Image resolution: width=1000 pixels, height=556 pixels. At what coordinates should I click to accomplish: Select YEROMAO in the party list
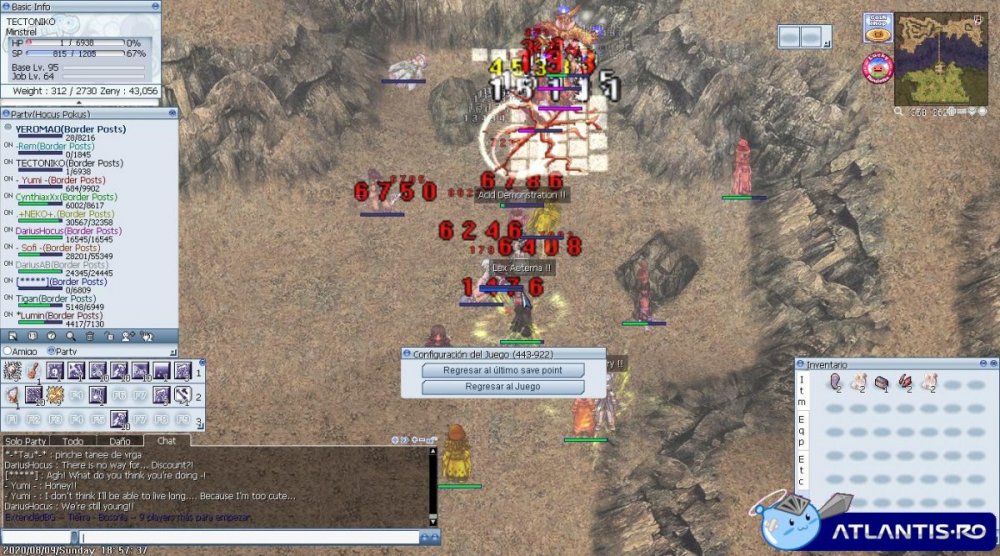42,129
